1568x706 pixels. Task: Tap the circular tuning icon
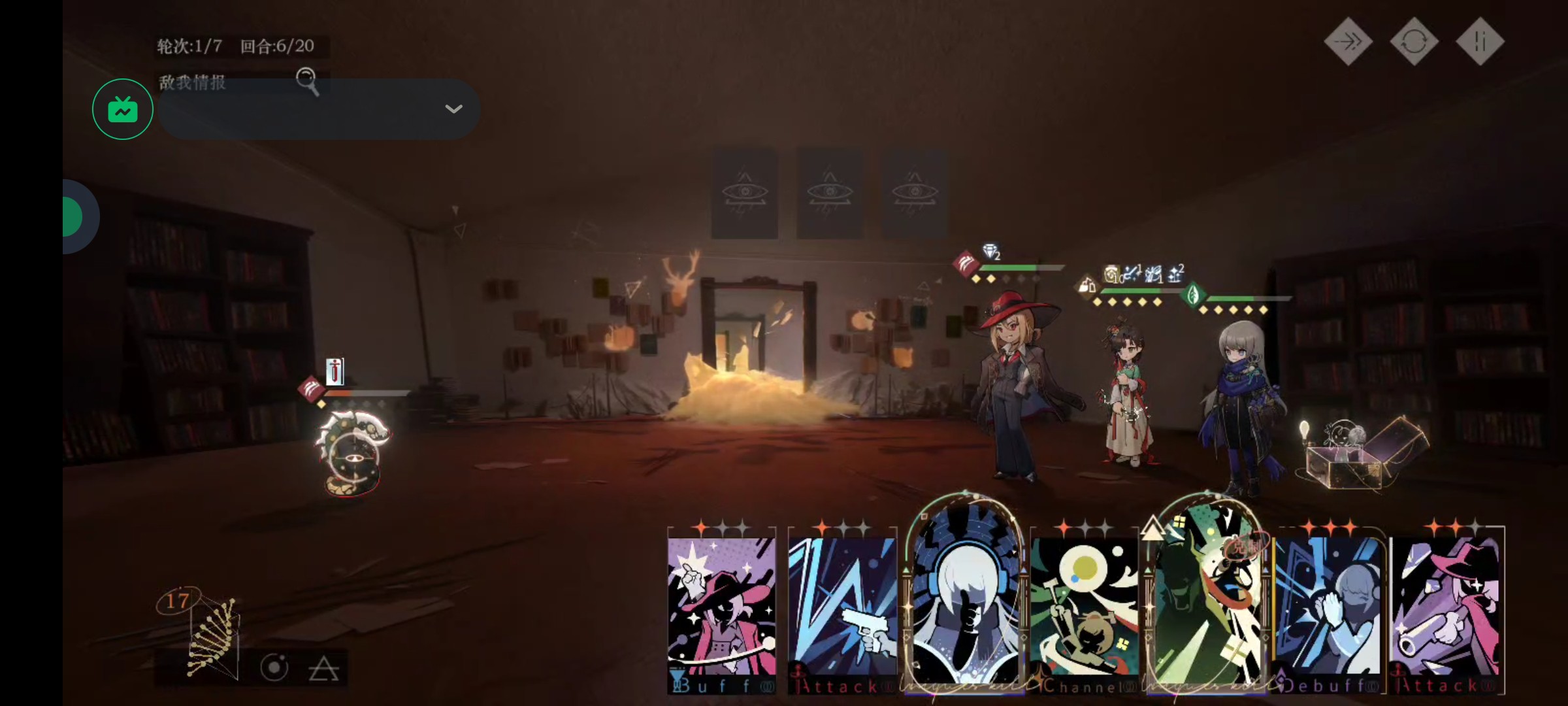[274, 668]
